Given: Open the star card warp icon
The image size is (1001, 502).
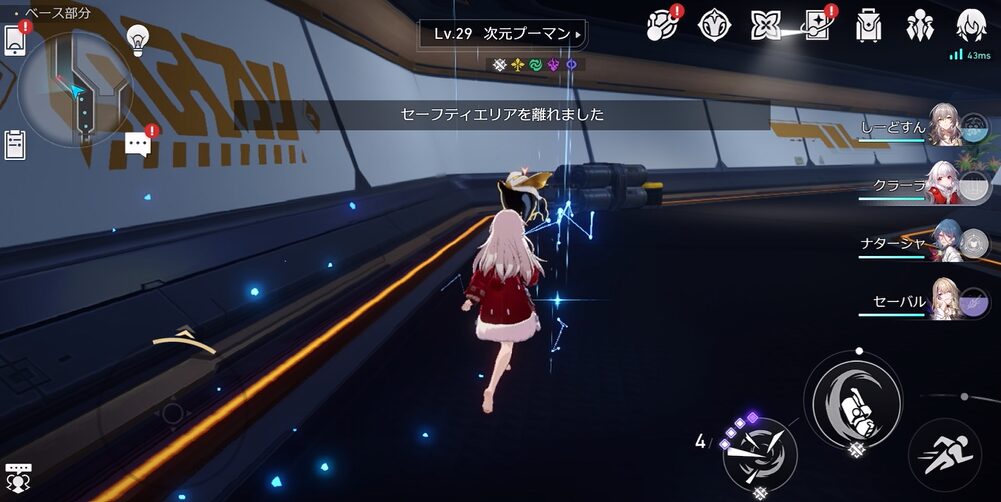Looking at the screenshot, I should click(817, 25).
